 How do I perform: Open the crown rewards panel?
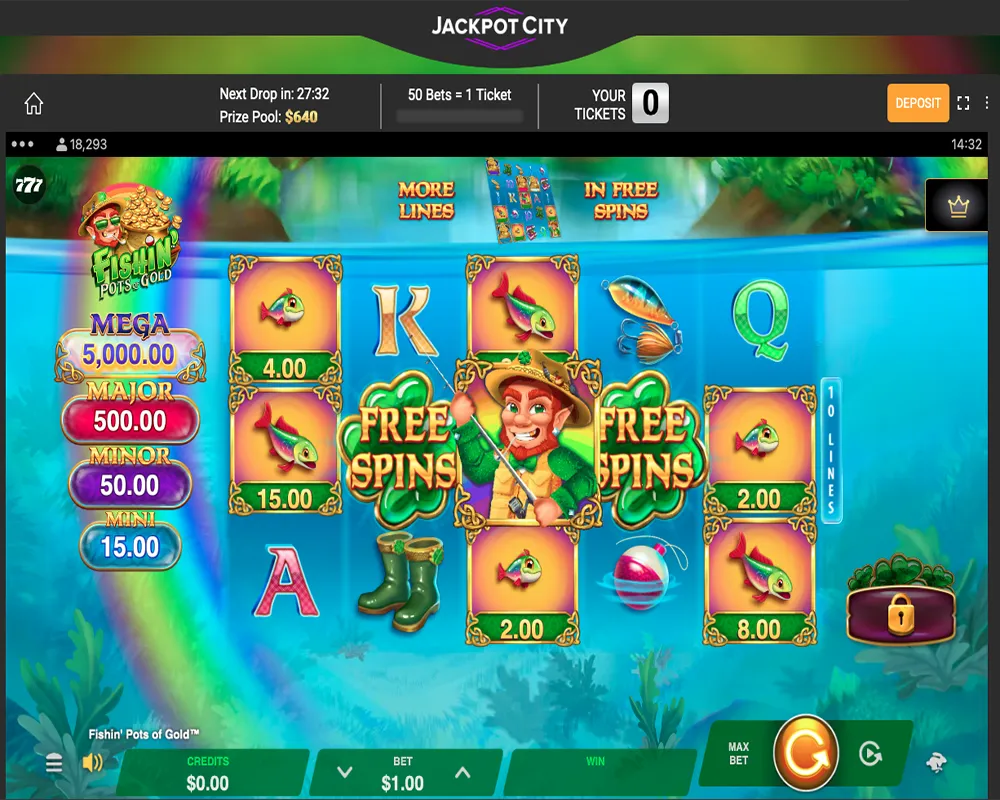959,206
